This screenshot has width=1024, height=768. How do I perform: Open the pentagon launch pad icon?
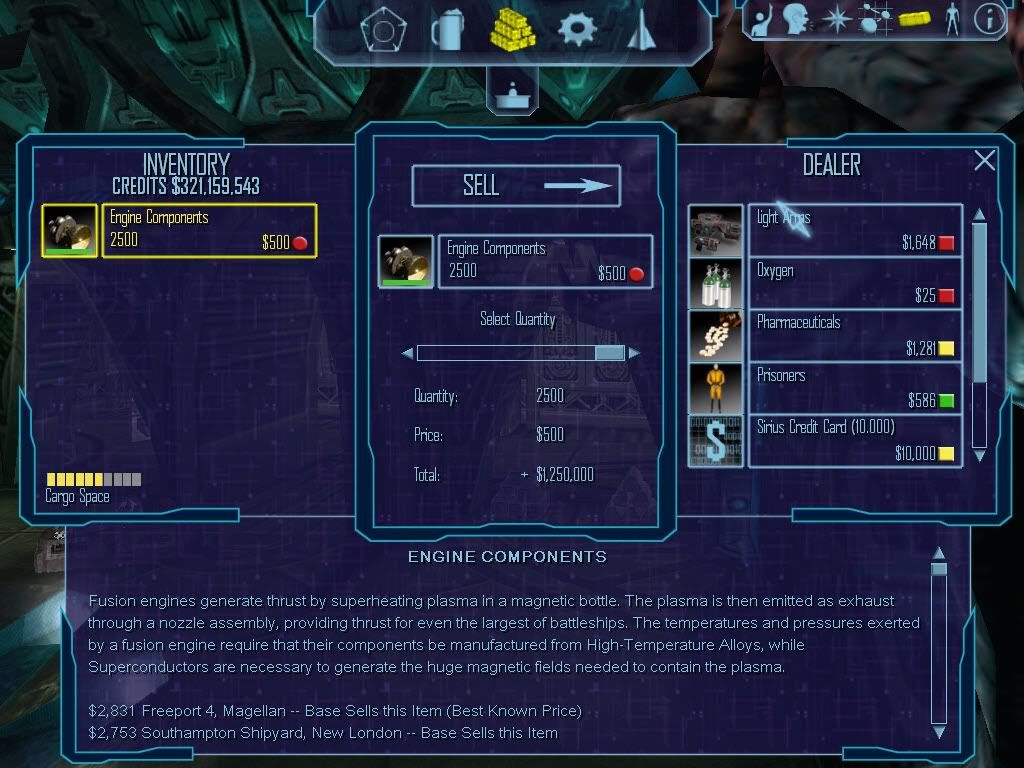pos(382,31)
